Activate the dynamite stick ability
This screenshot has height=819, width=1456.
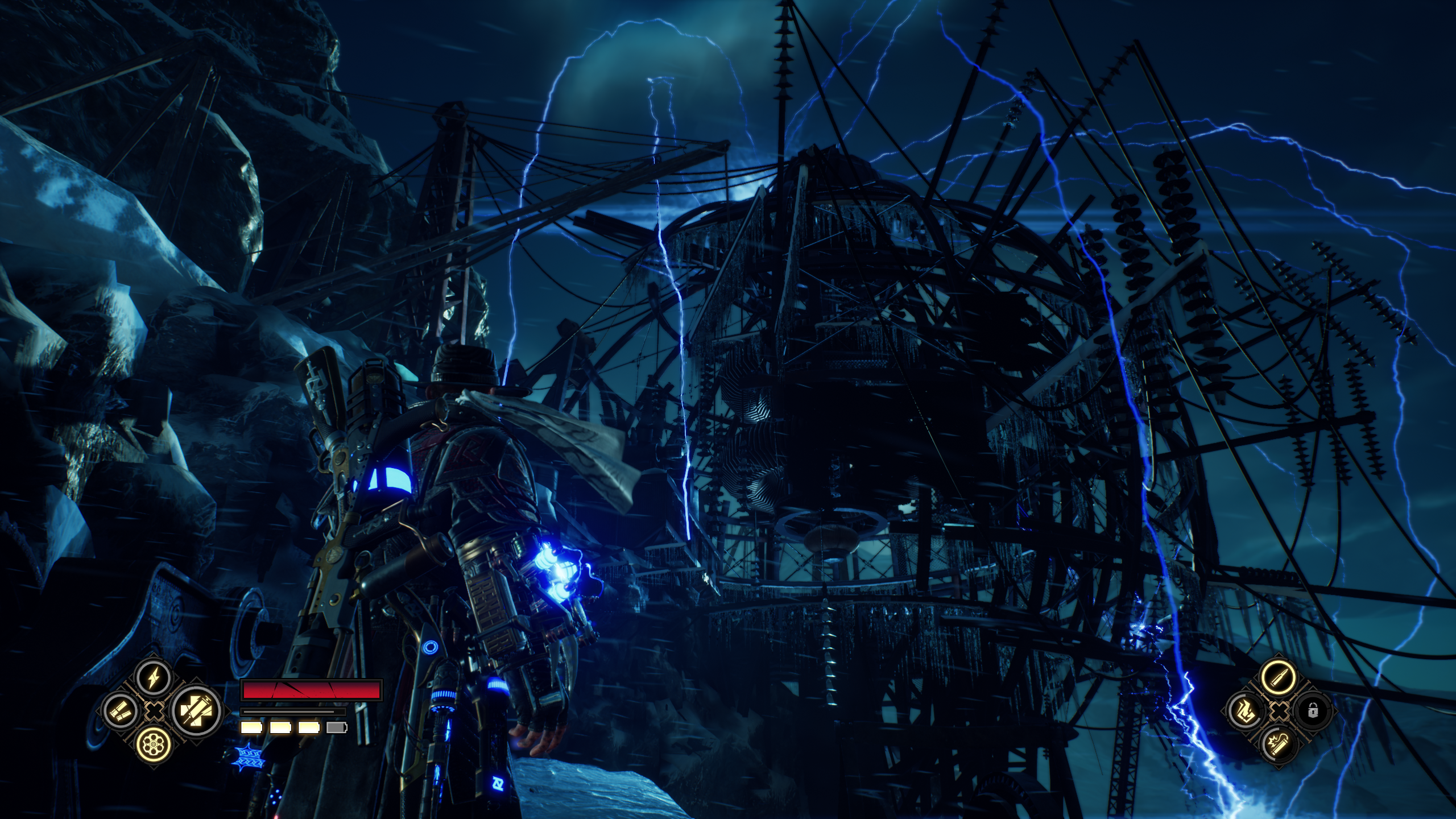(1278, 744)
